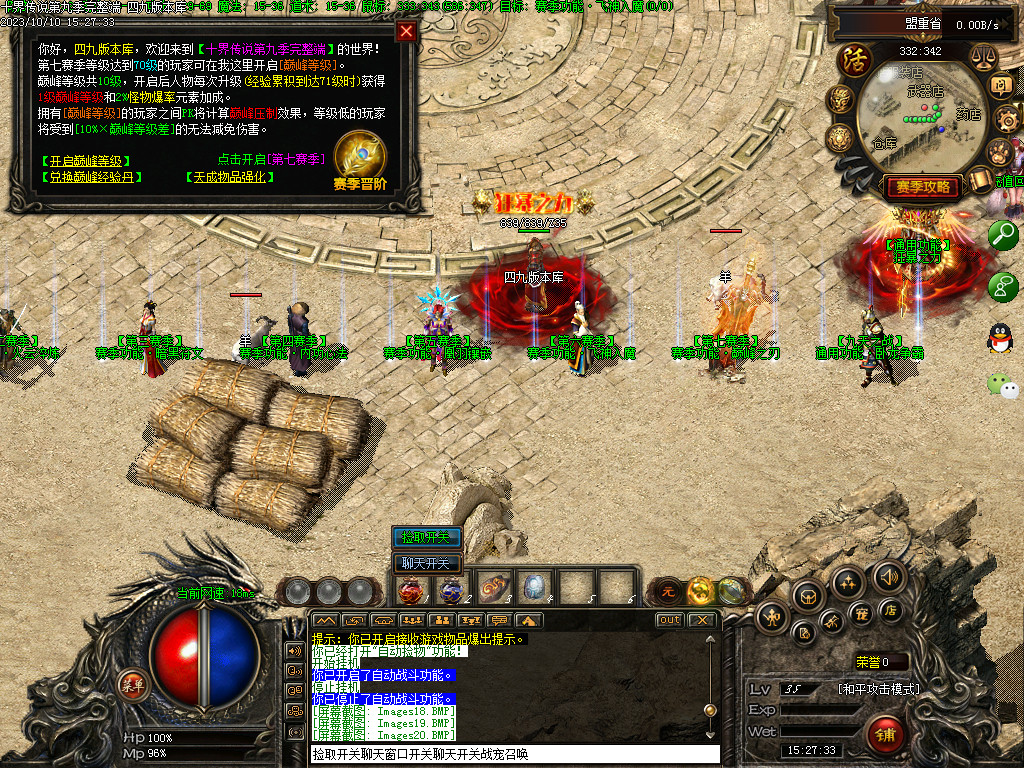The width and height of the screenshot is (1024, 768).
Task: Choose the 开启巅峰等级 dialogue option
Action: [86, 161]
